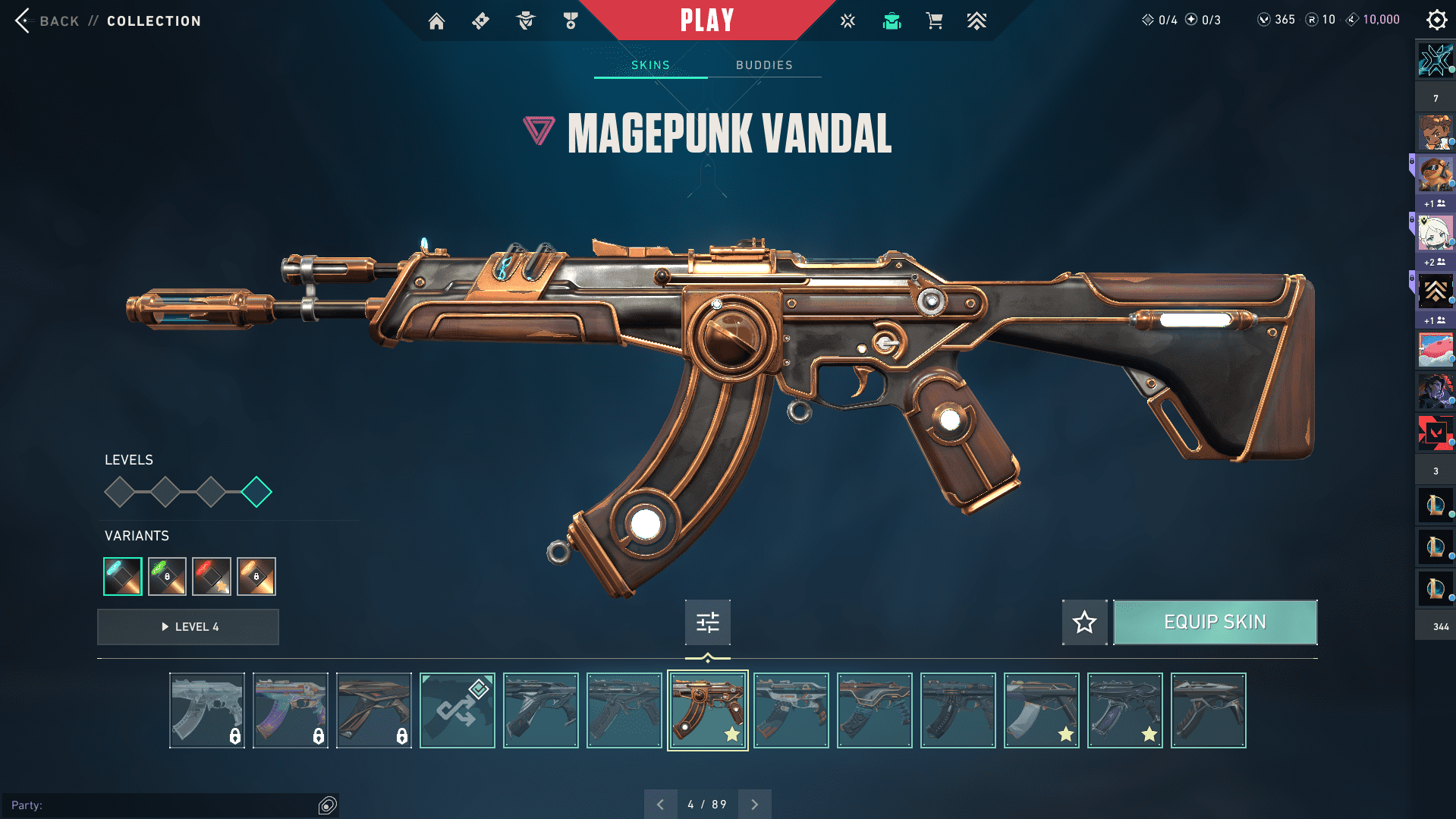The image size is (1456, 819).
Task: Click the red PLAY button
Action: (706, 20)
